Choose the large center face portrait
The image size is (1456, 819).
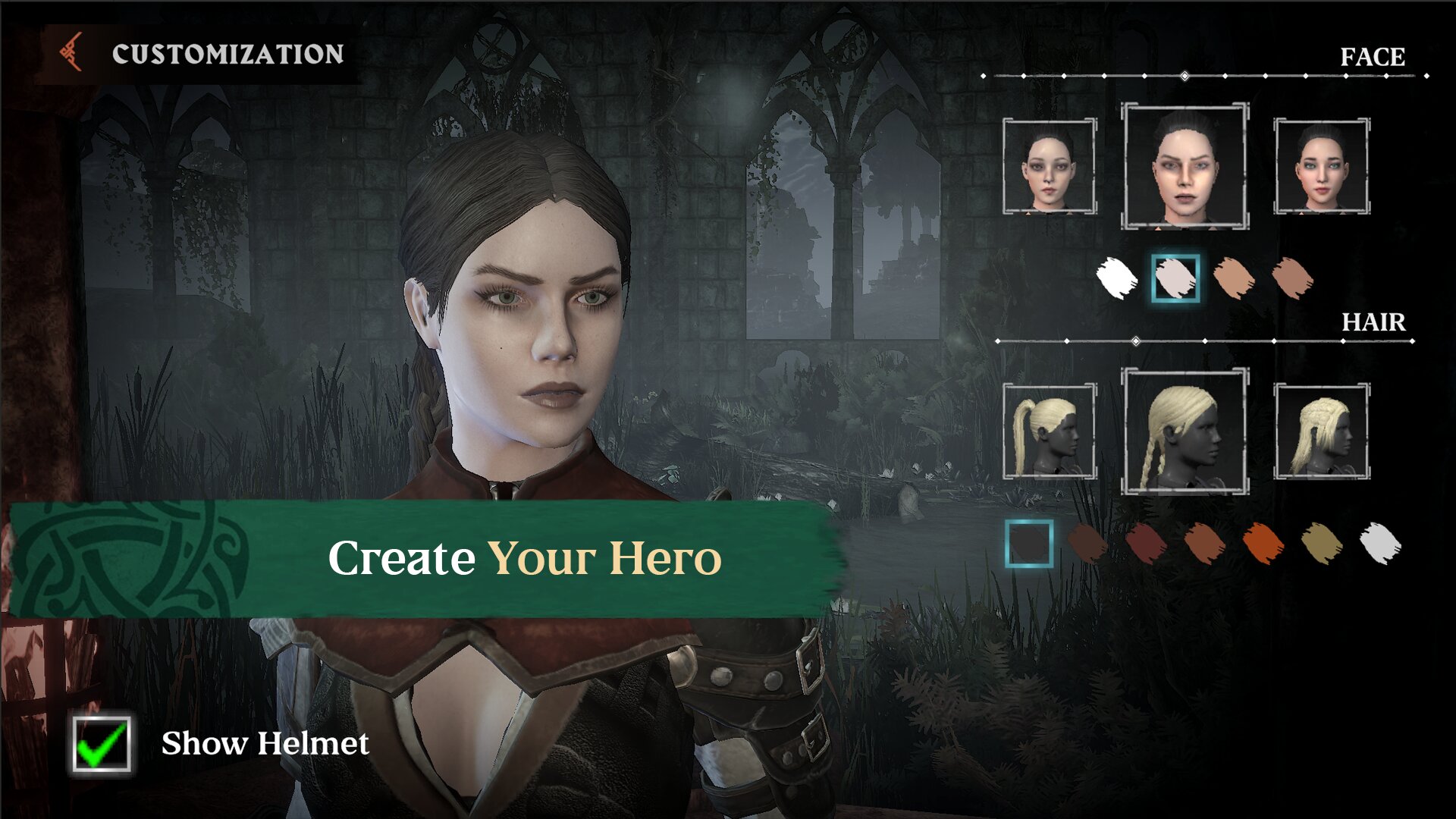tap(1185, 166)
